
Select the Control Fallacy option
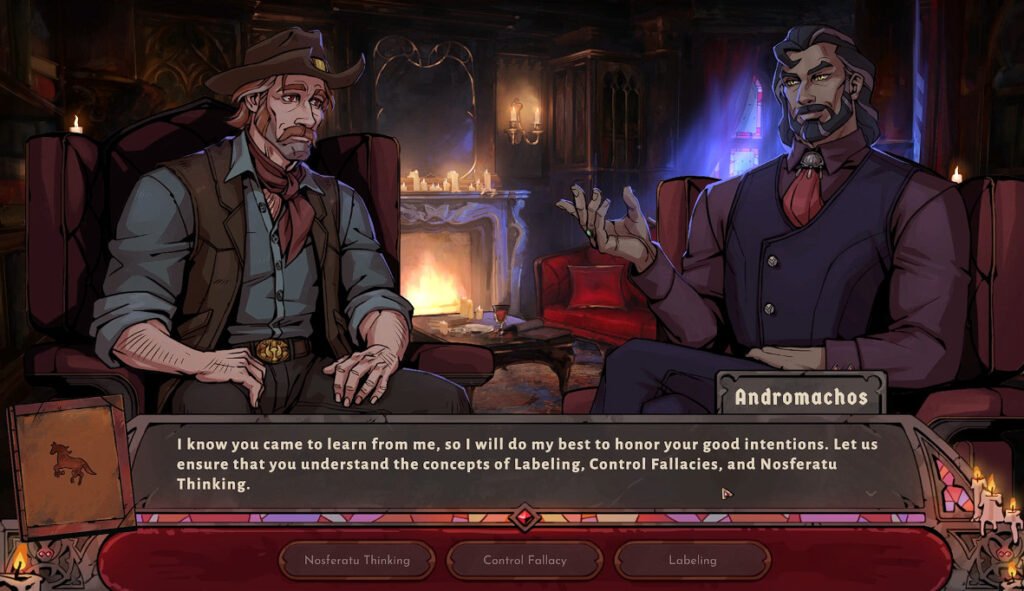[525, 560]
